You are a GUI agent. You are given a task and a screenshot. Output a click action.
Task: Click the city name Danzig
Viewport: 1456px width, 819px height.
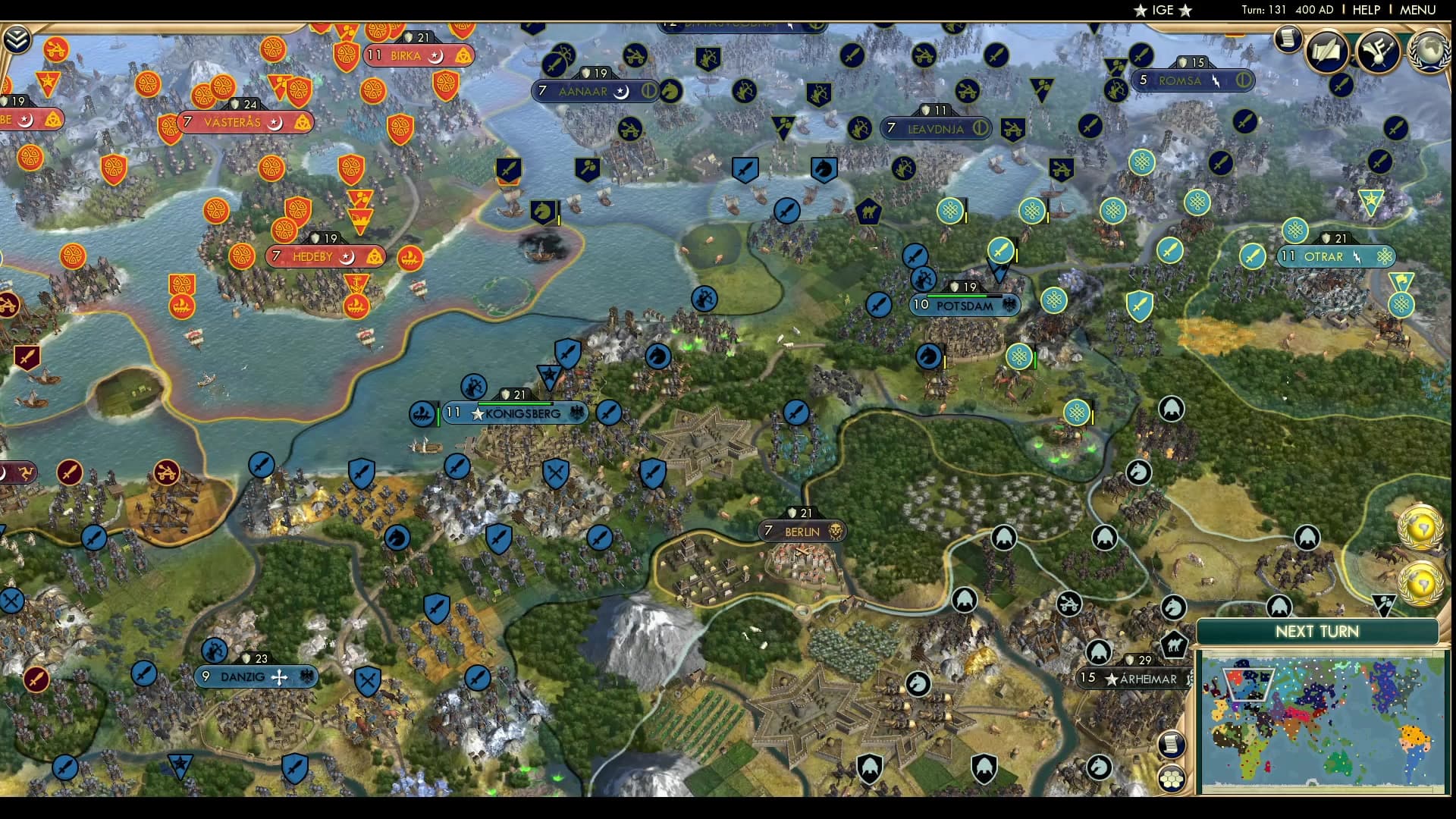click(x=241, y=677)
